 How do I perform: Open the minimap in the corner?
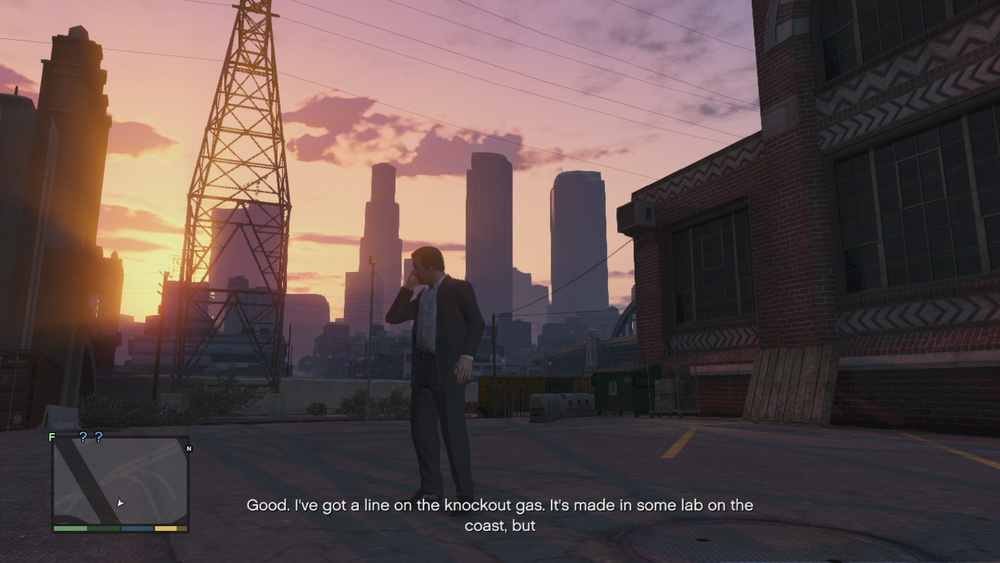120,484
